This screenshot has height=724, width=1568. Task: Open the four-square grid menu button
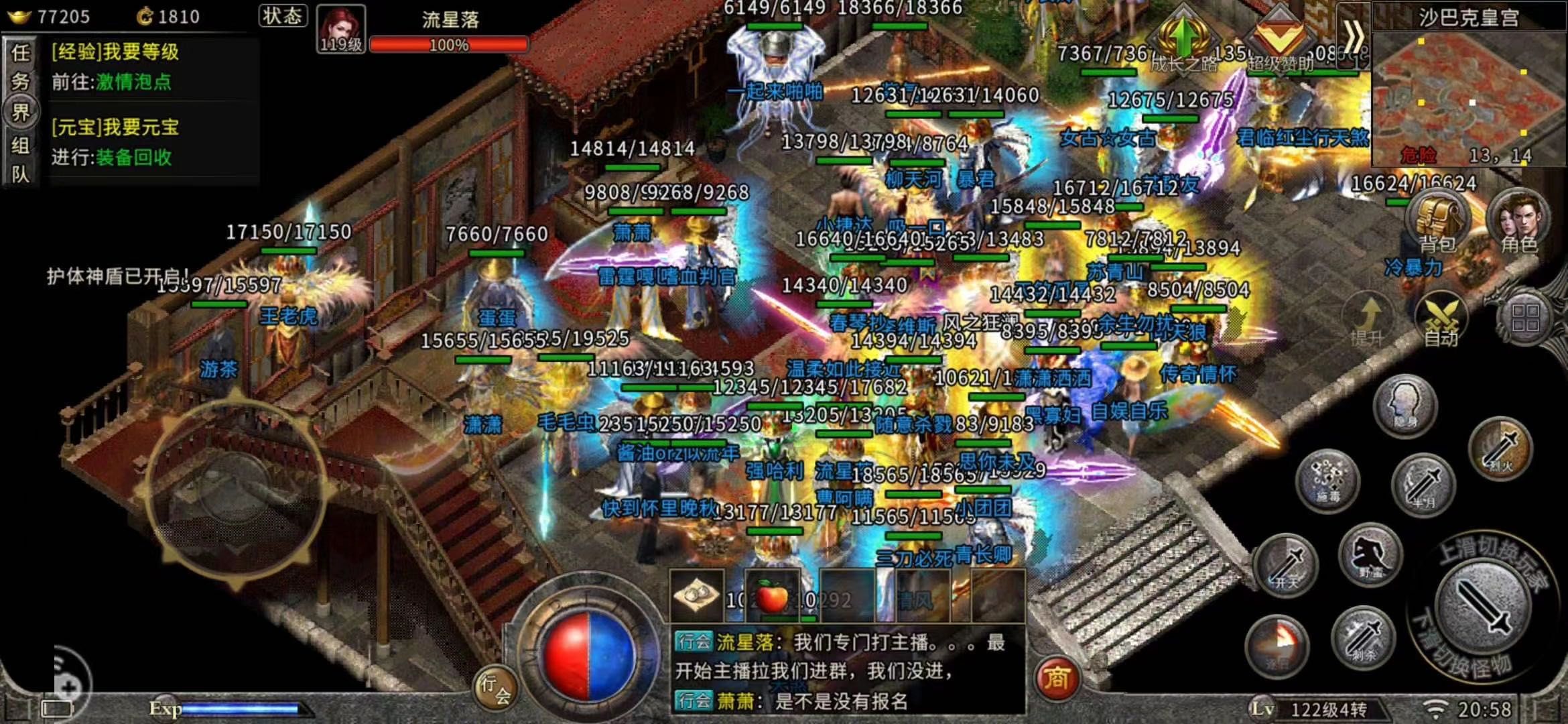pyautogui.click(x=1524, y=317)
